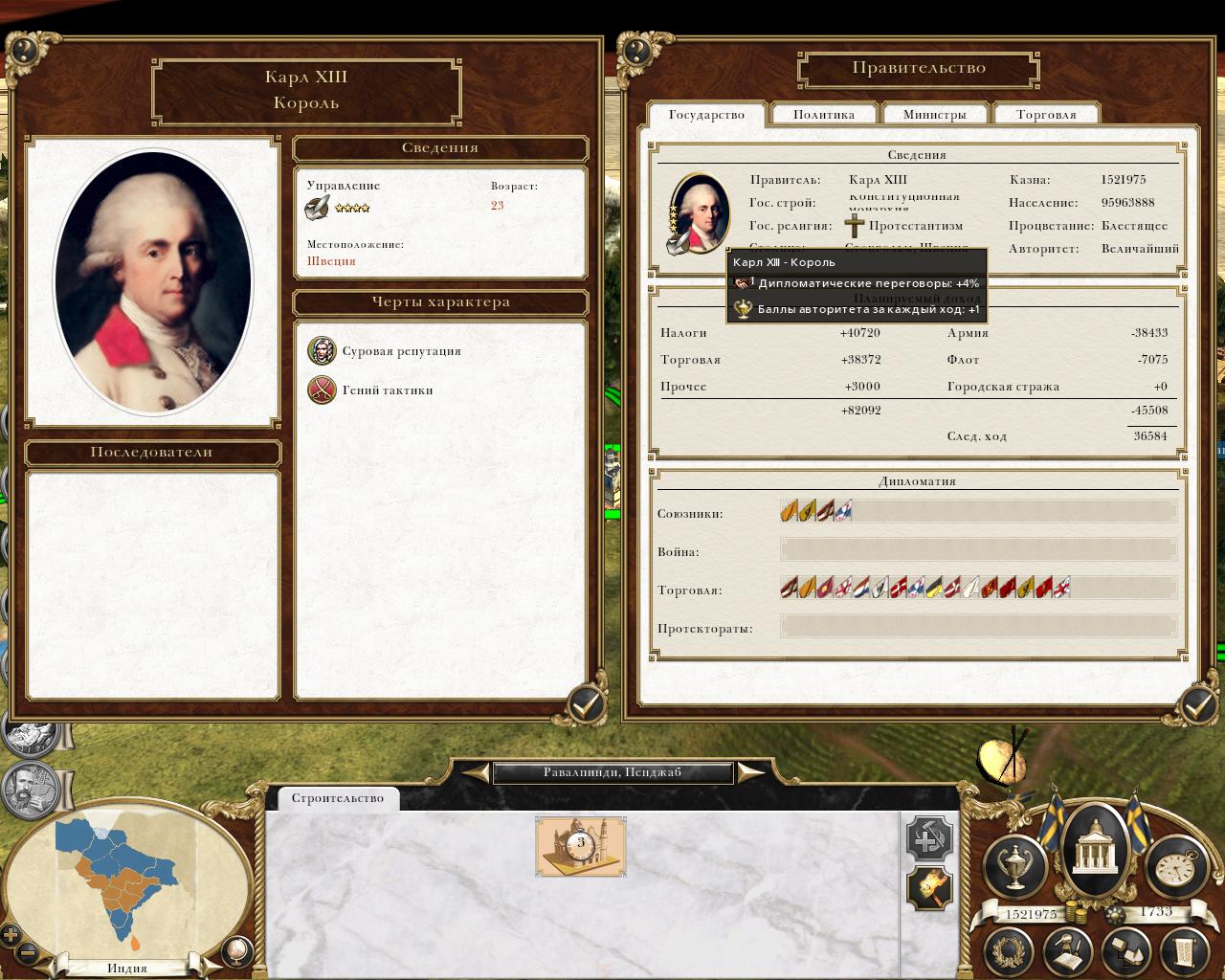Select the Суровая репутация trait
1225x980 pixels.
coord(323,351)
